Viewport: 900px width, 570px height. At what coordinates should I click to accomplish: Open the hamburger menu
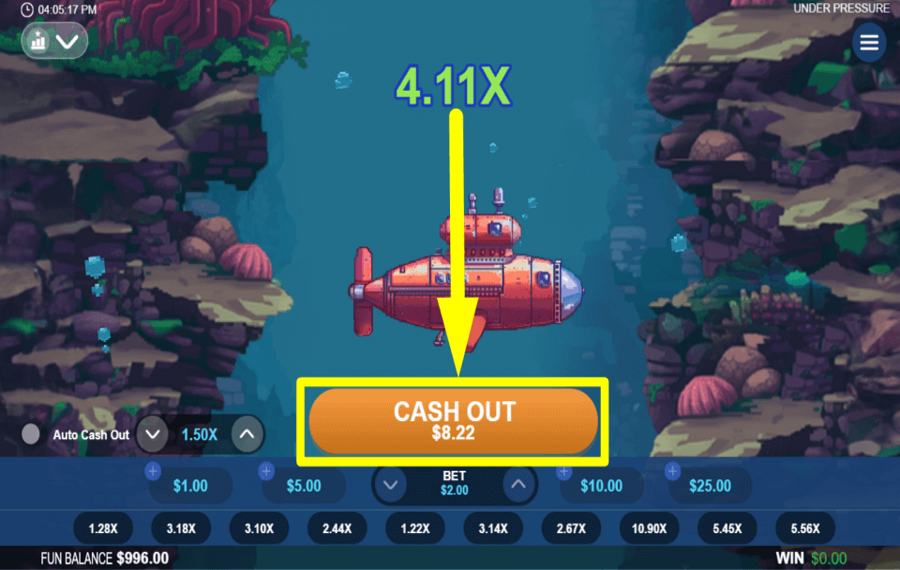coord(869,43)
